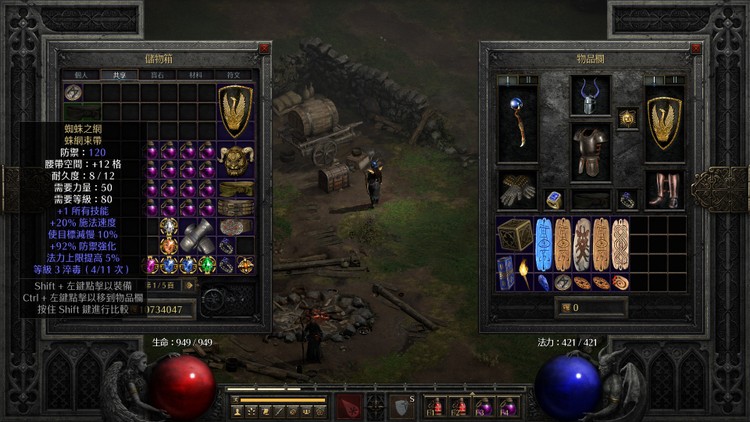
Task: Show the 符文 stash tab
Action: [232, 74]
